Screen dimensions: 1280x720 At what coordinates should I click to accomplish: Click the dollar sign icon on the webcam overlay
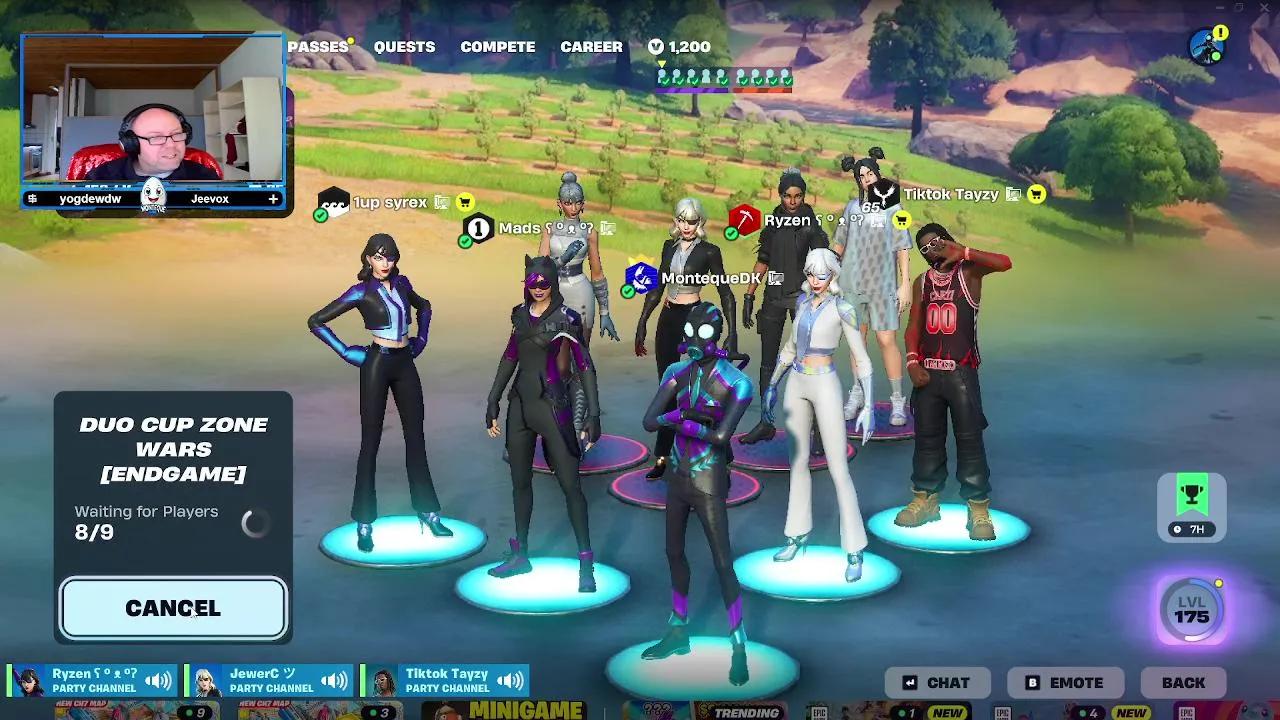(x=30, y=198)
